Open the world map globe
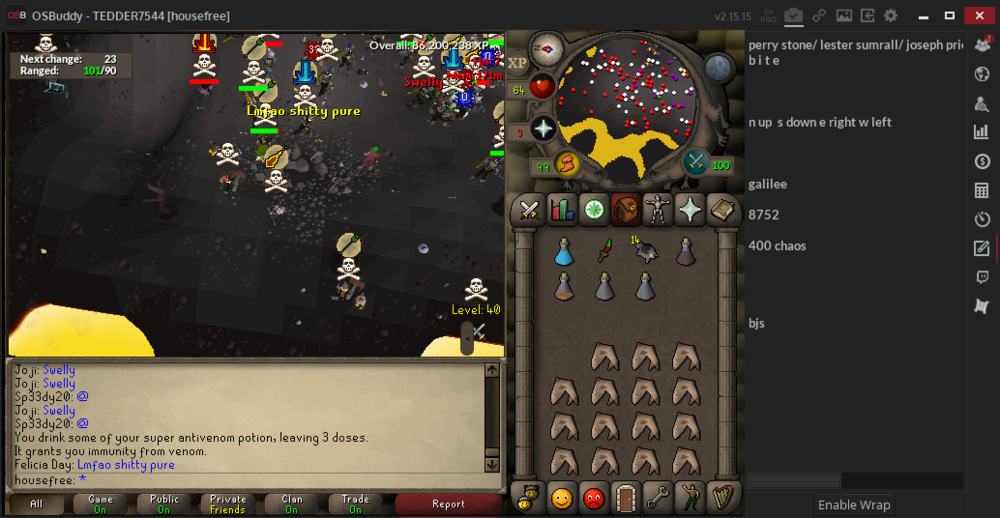The width and height of the screenshot is (1000, 518). click(720, 67)
